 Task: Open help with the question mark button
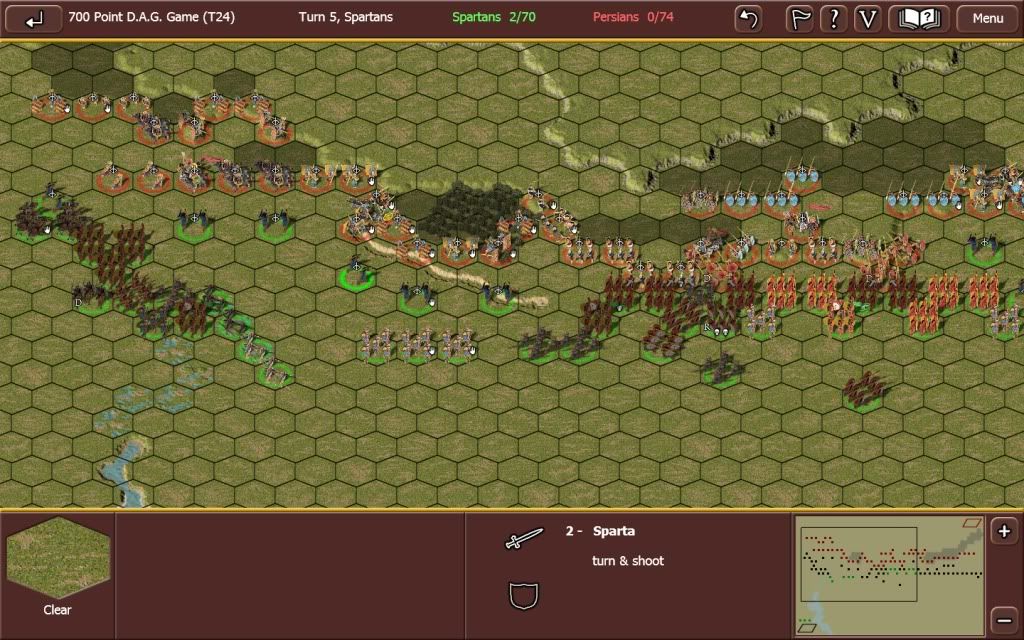pyautogui.click(x=834, y=18)
